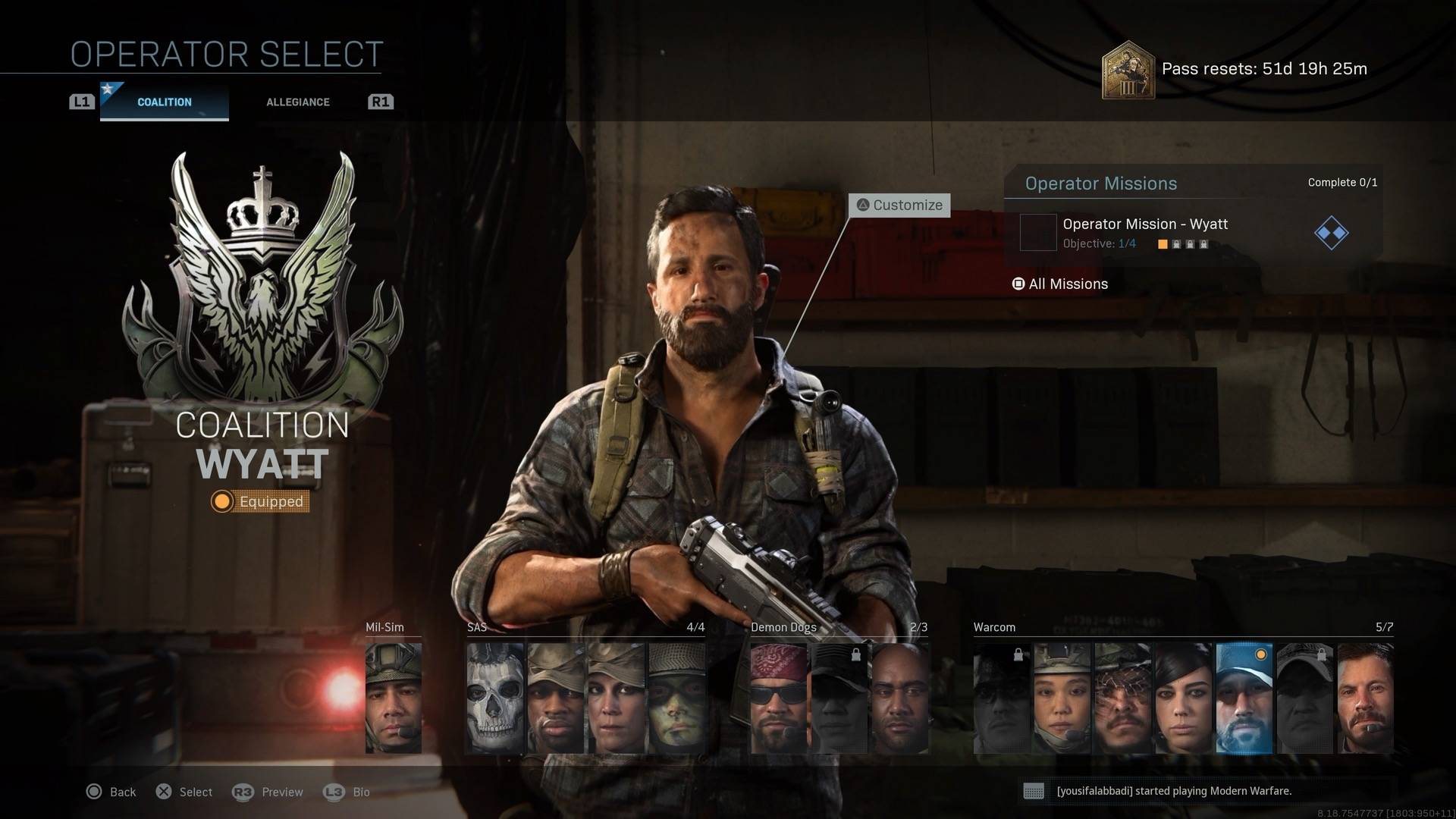The height and width of the screenshot is (819, 1456).
Task: Choose the Warcom operator with headset microphone
Action: [1062, 698]
